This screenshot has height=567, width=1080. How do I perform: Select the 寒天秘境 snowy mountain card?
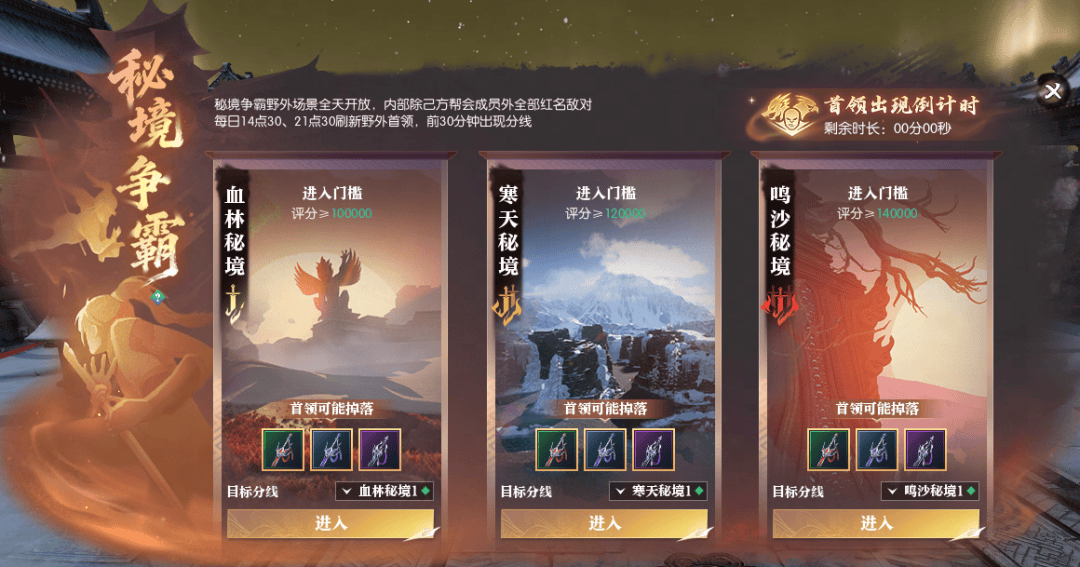click(604, 310)
